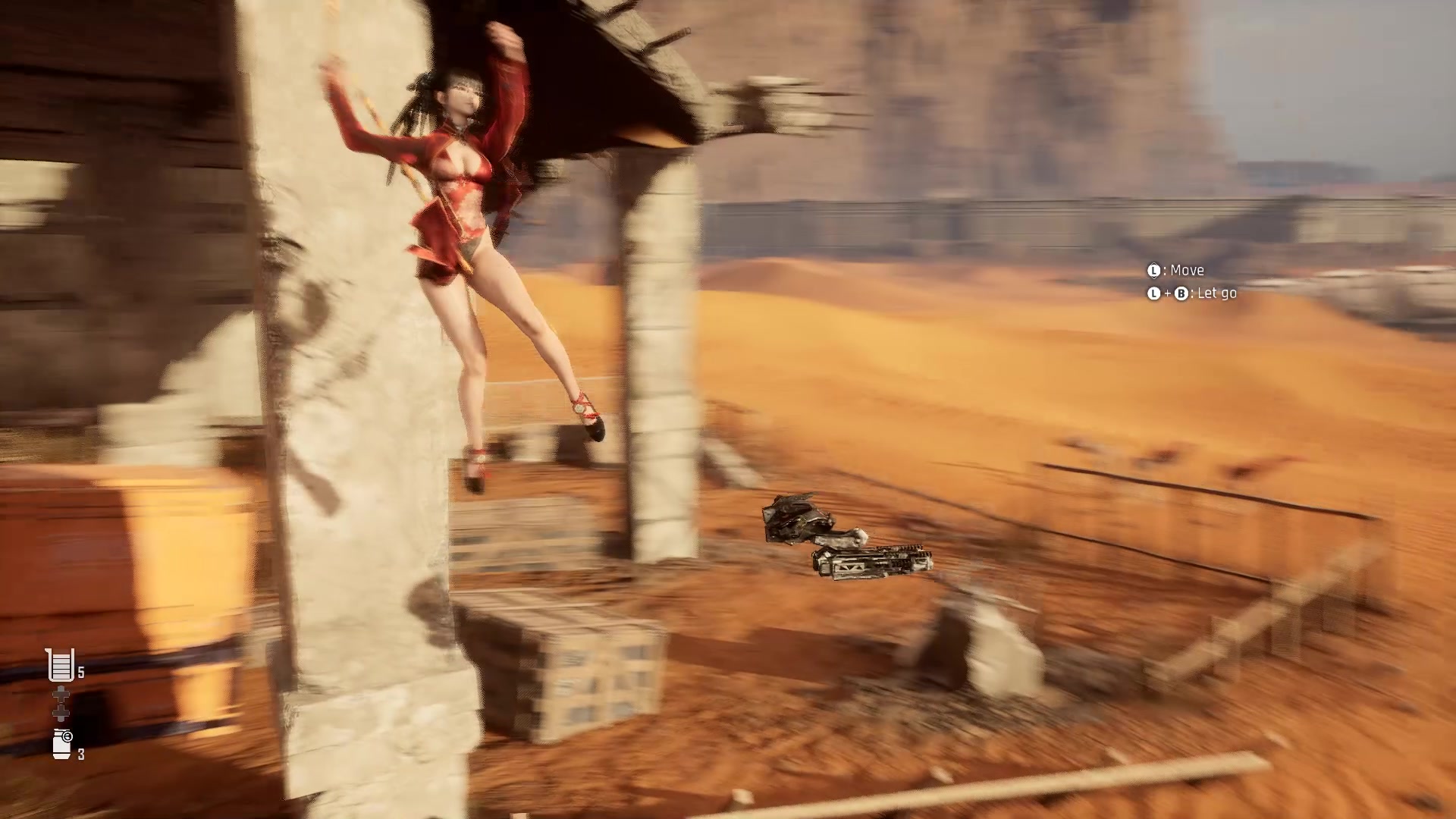The width and height of the screenshot is (1456, 819).
Task: Click the upper cycle arrow between item slots
Action: [x=61, y=694]
